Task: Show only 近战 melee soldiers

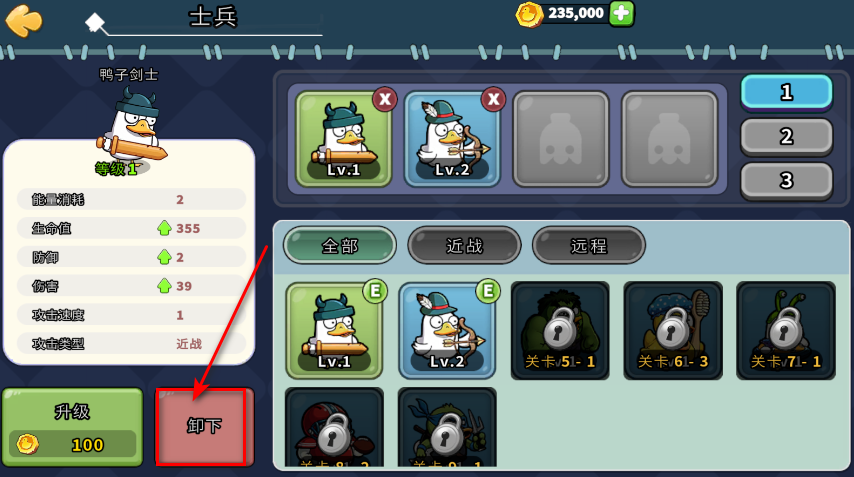Action: tap(464, 245)
